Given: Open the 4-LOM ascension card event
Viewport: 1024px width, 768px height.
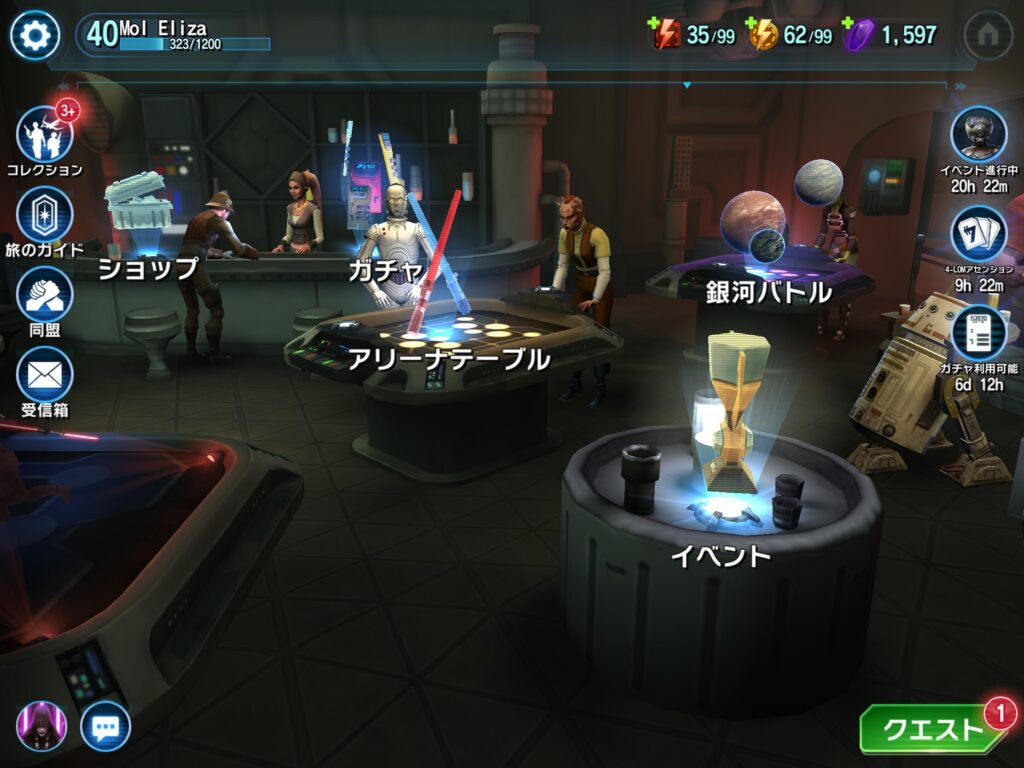Looking at the screenshot, I should click(x=978, y=234).
